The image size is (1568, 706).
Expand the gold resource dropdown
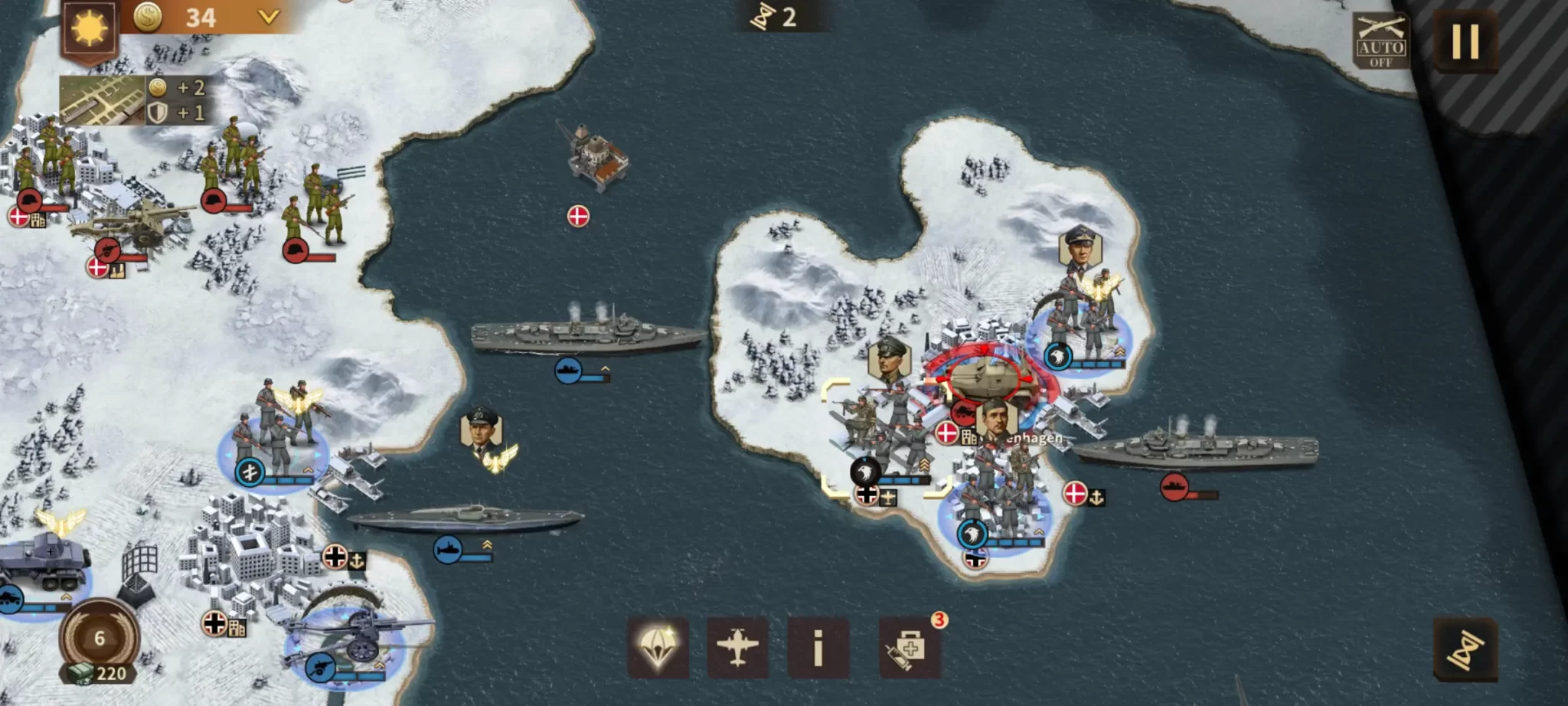pyautogui.click(x=268, y=17)
